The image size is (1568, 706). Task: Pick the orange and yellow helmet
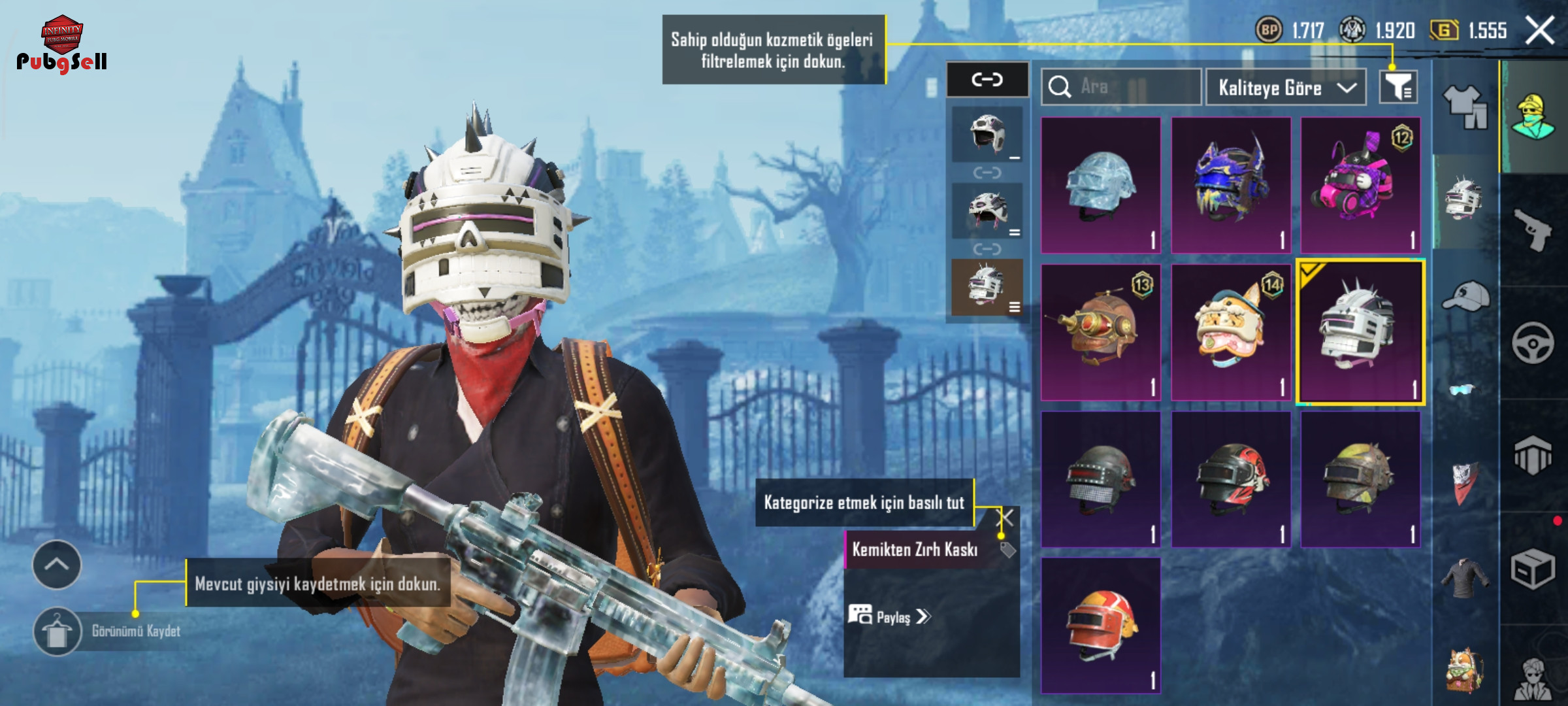click(x=1101, y=626)
